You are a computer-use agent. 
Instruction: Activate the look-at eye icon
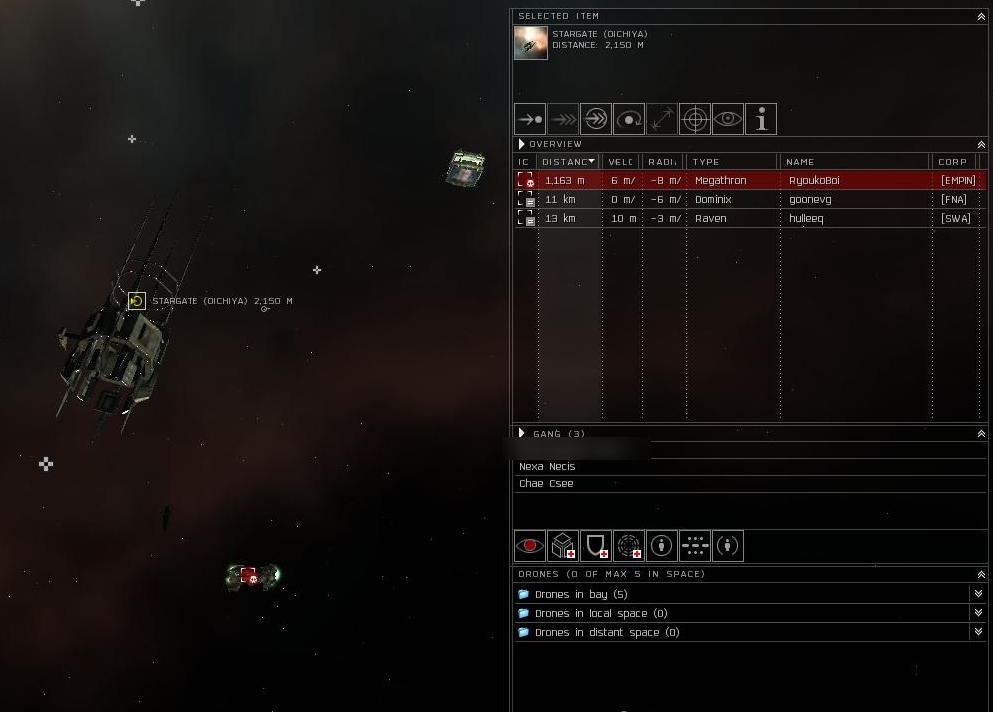[728, 120]
